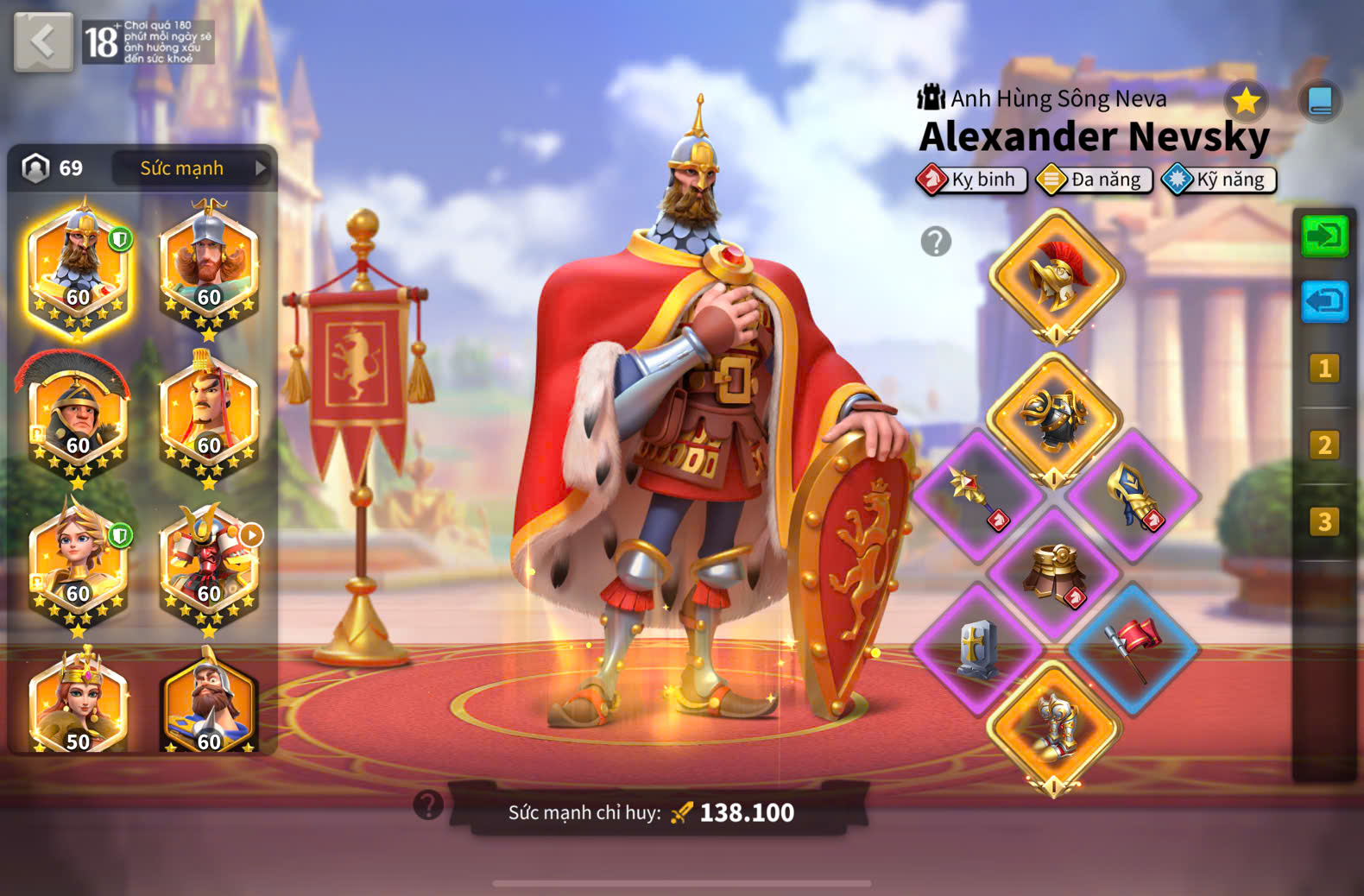This screenshot has height=896, width=1364.
Task: Open the chest armor equipment slot
Action: click(1054, 419)
